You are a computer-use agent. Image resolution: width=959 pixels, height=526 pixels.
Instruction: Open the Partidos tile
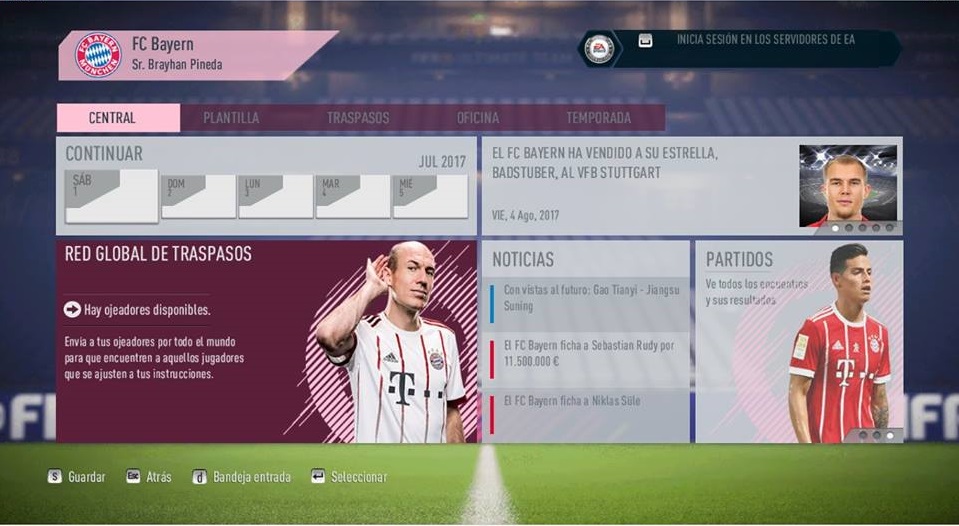point(798,341)
